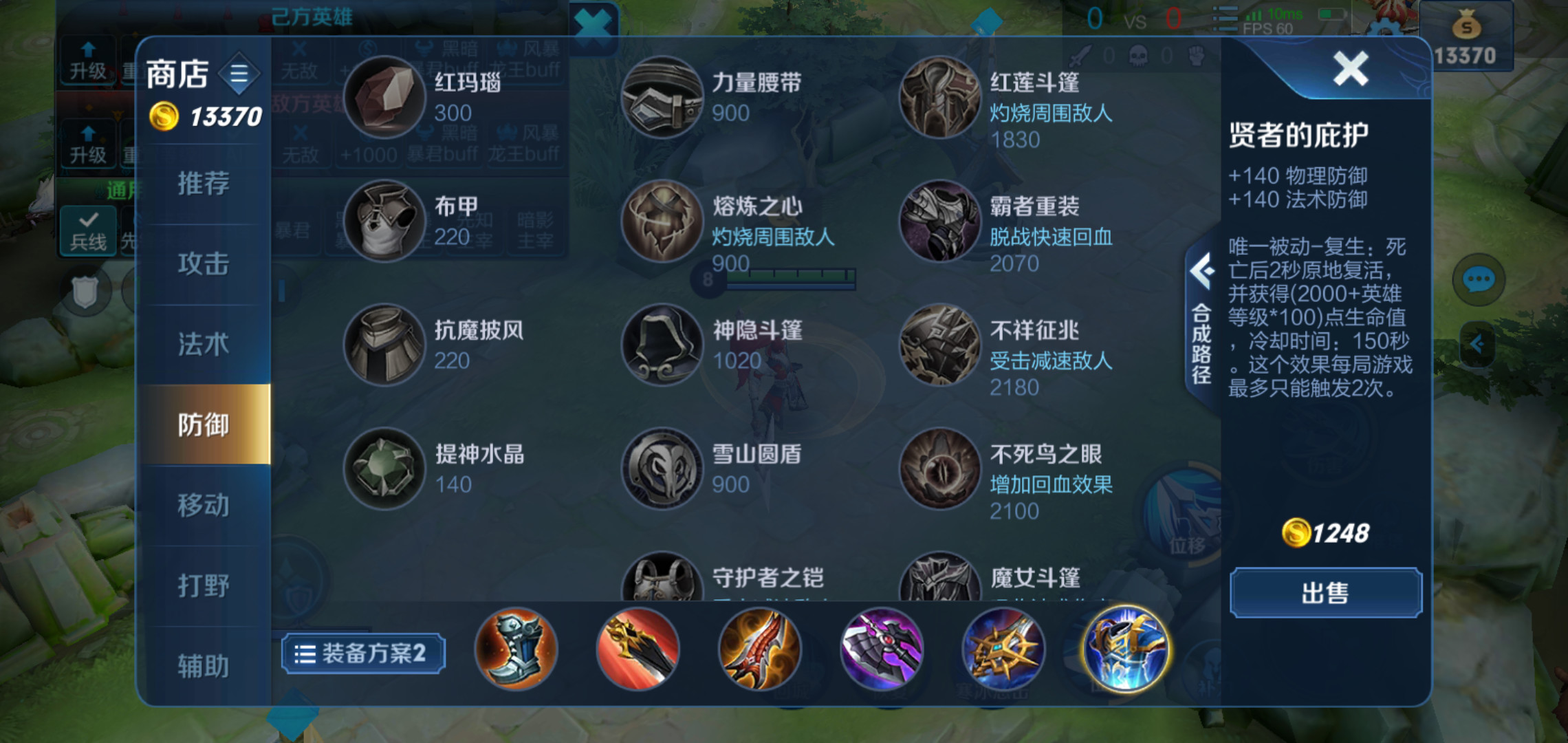Click the 神隐斗篷 cloak item icon
1568x743 pixels.
click(x=662, y=345)
